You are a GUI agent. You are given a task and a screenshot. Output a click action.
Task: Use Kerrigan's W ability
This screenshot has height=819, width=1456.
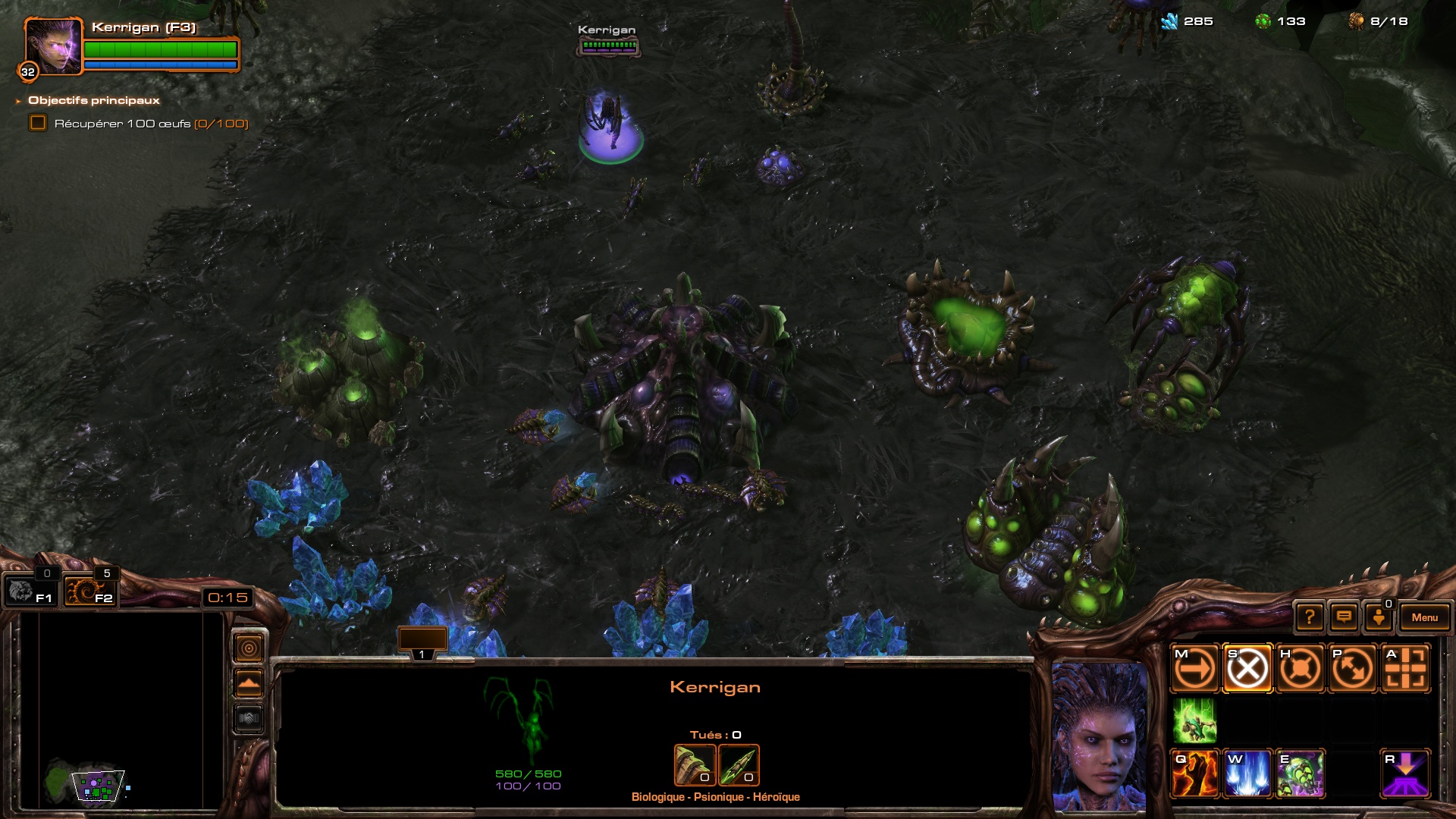[1247, 774]
